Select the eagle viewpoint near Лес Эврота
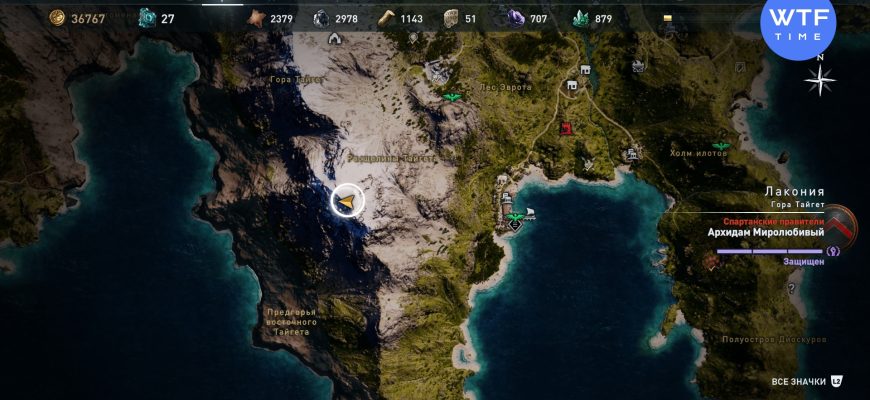 pos(451,97)
